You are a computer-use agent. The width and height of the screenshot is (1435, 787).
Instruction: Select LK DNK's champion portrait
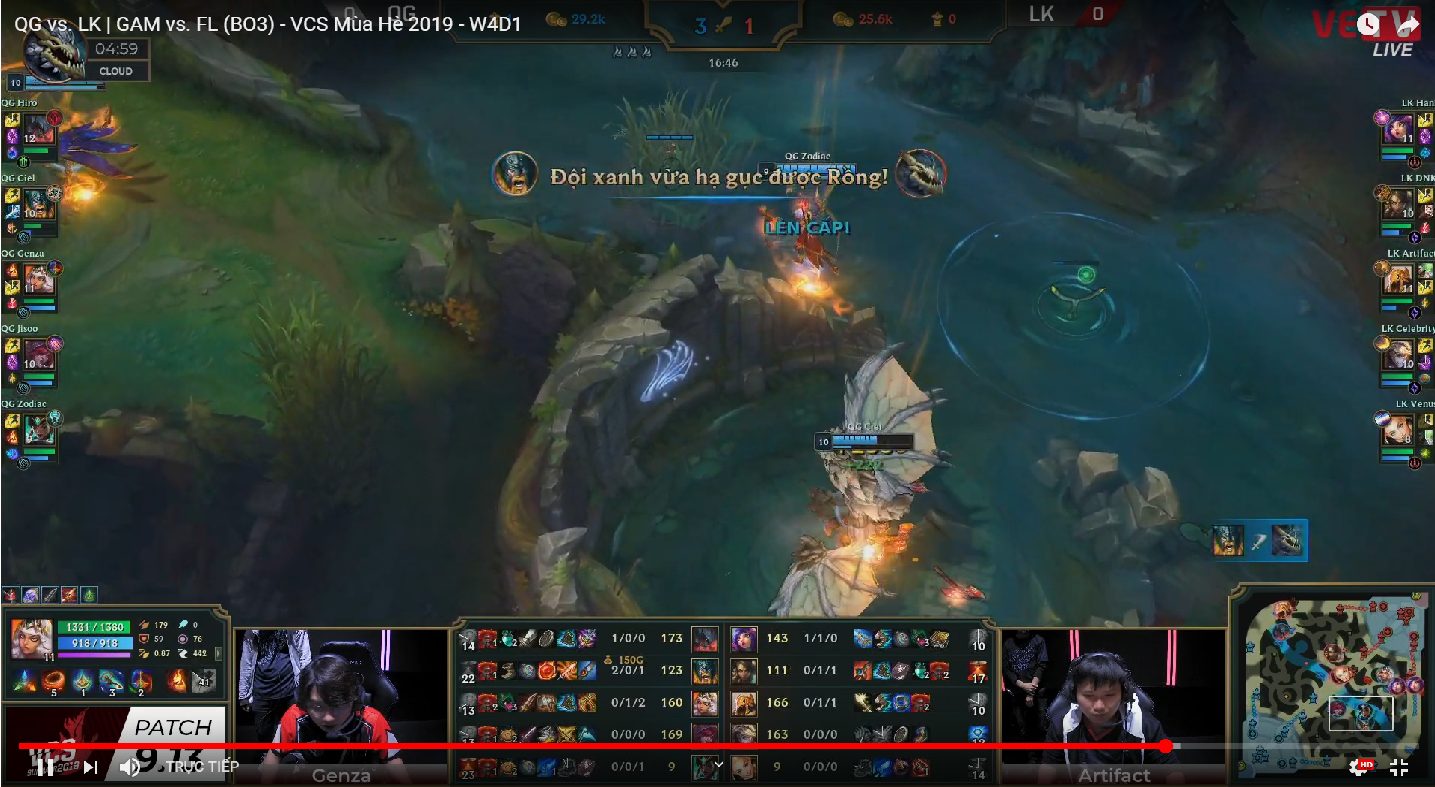[x=1397, y=204]
